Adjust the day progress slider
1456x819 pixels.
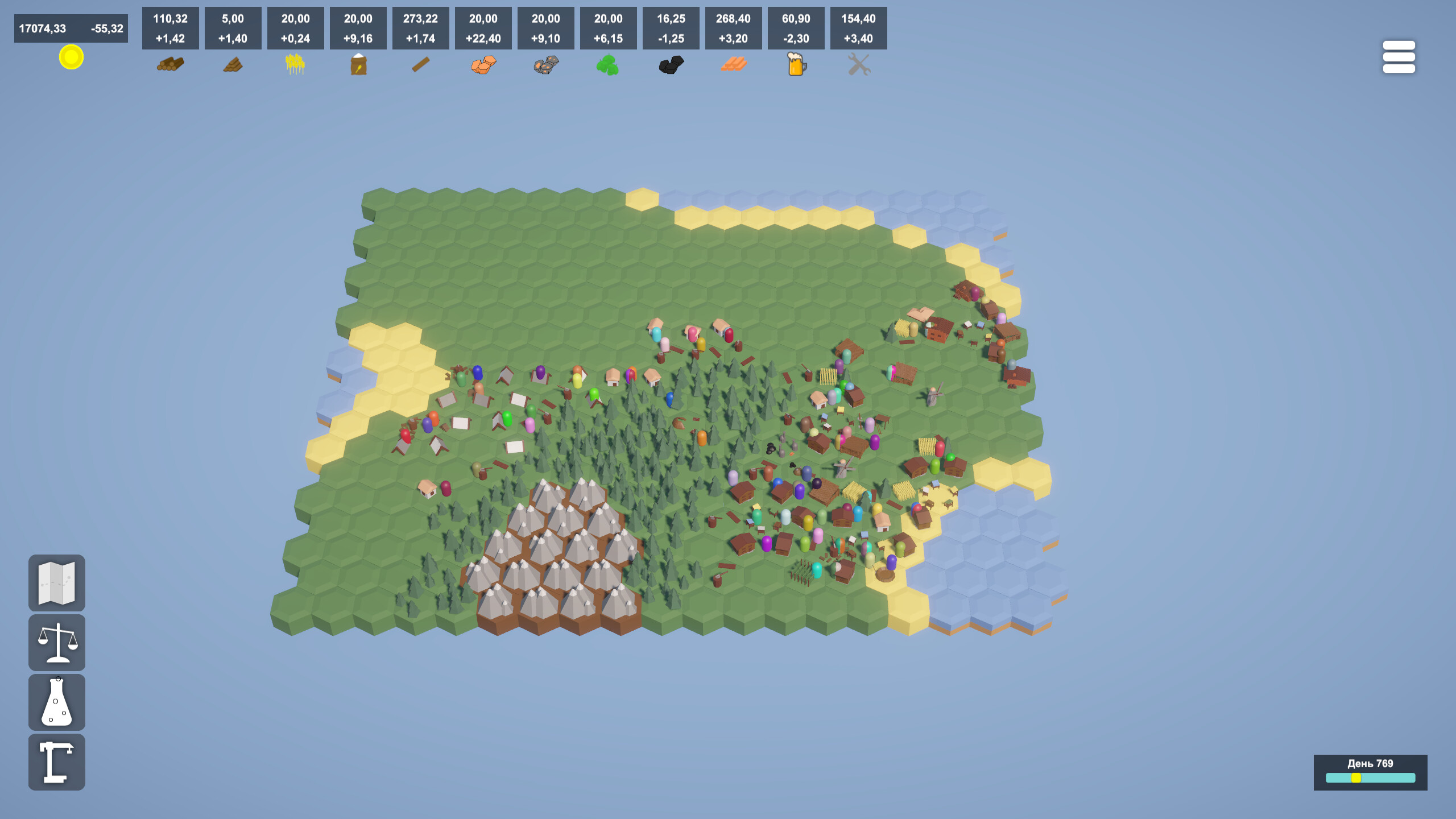[1357, 779]
